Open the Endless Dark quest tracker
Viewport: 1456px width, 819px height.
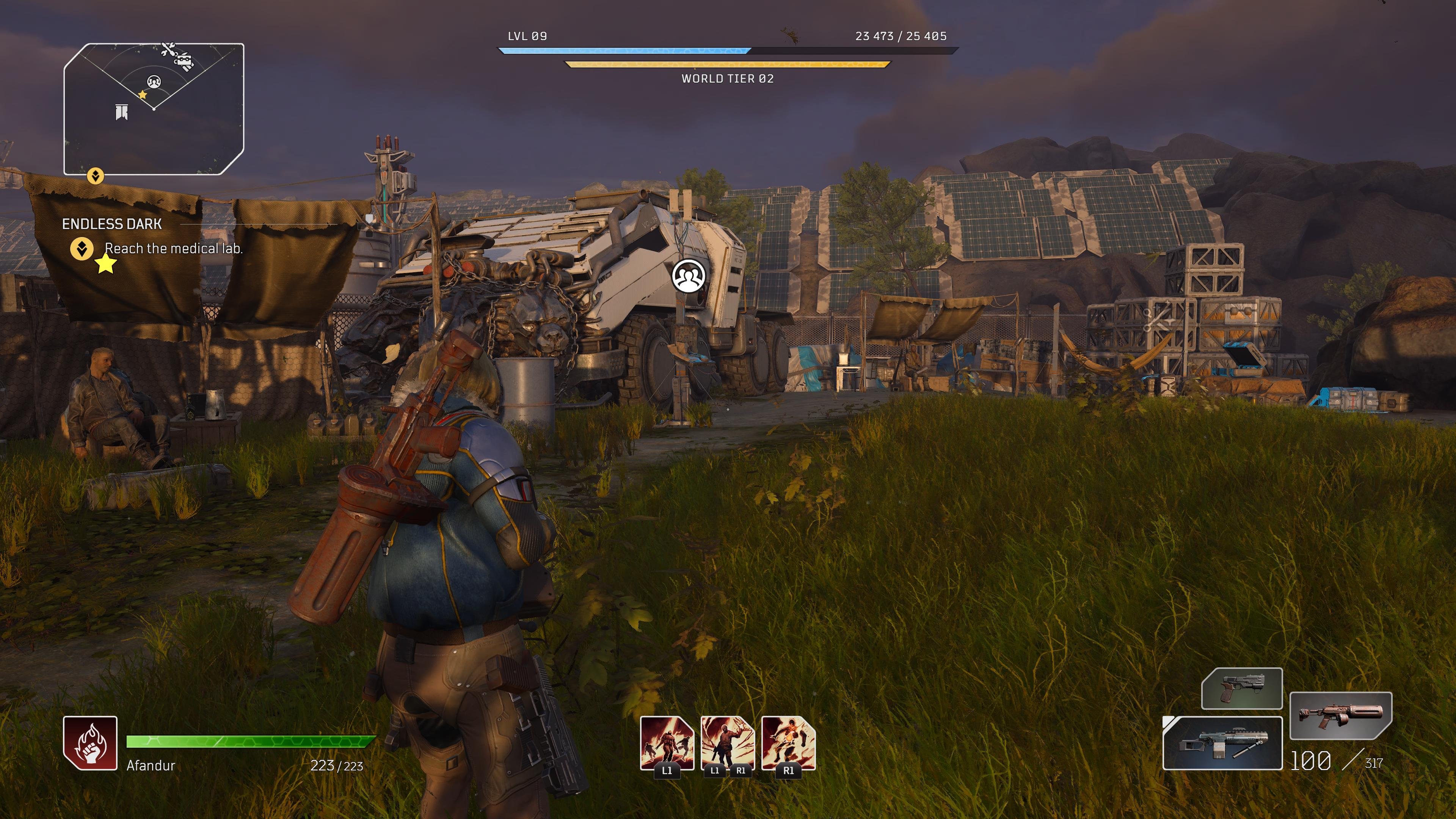click(112, 224)
